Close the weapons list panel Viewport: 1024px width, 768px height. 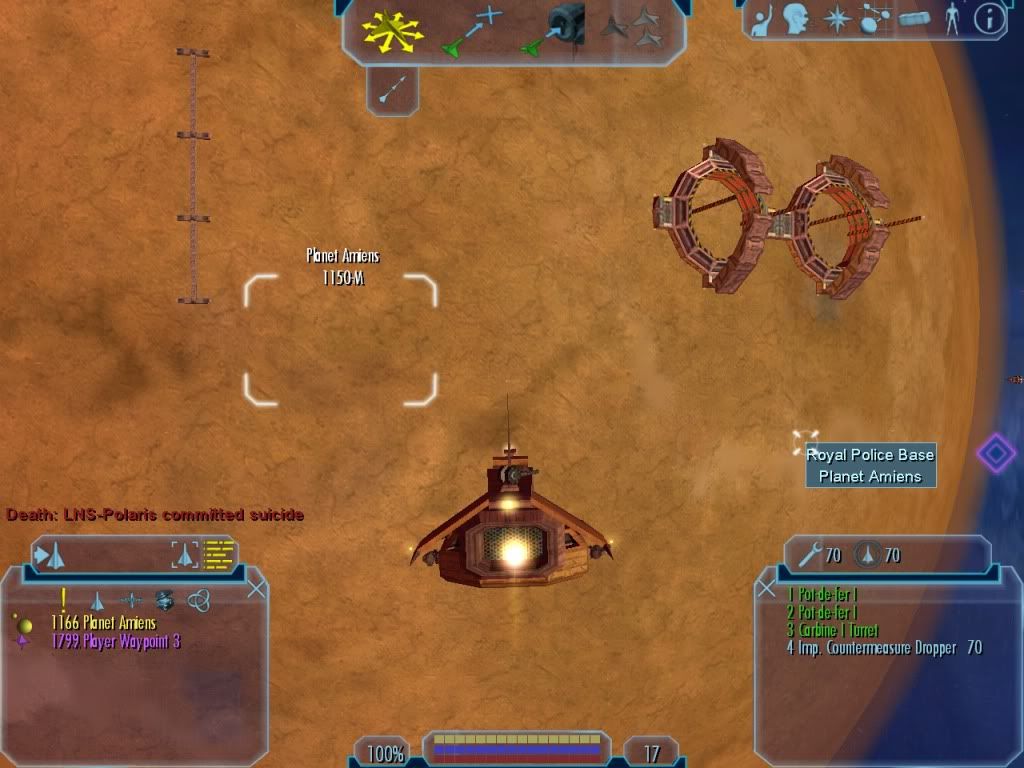[x=767, y=589]
